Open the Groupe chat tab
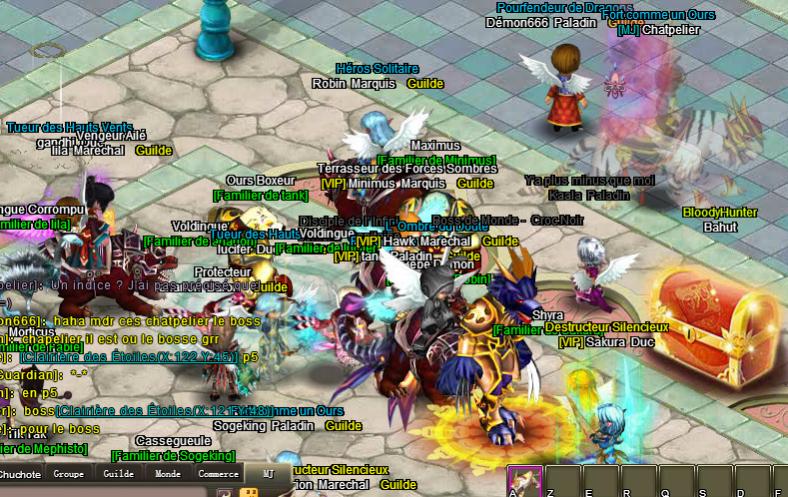The width and height of the screenshot is (788, 497). [69, 474]
